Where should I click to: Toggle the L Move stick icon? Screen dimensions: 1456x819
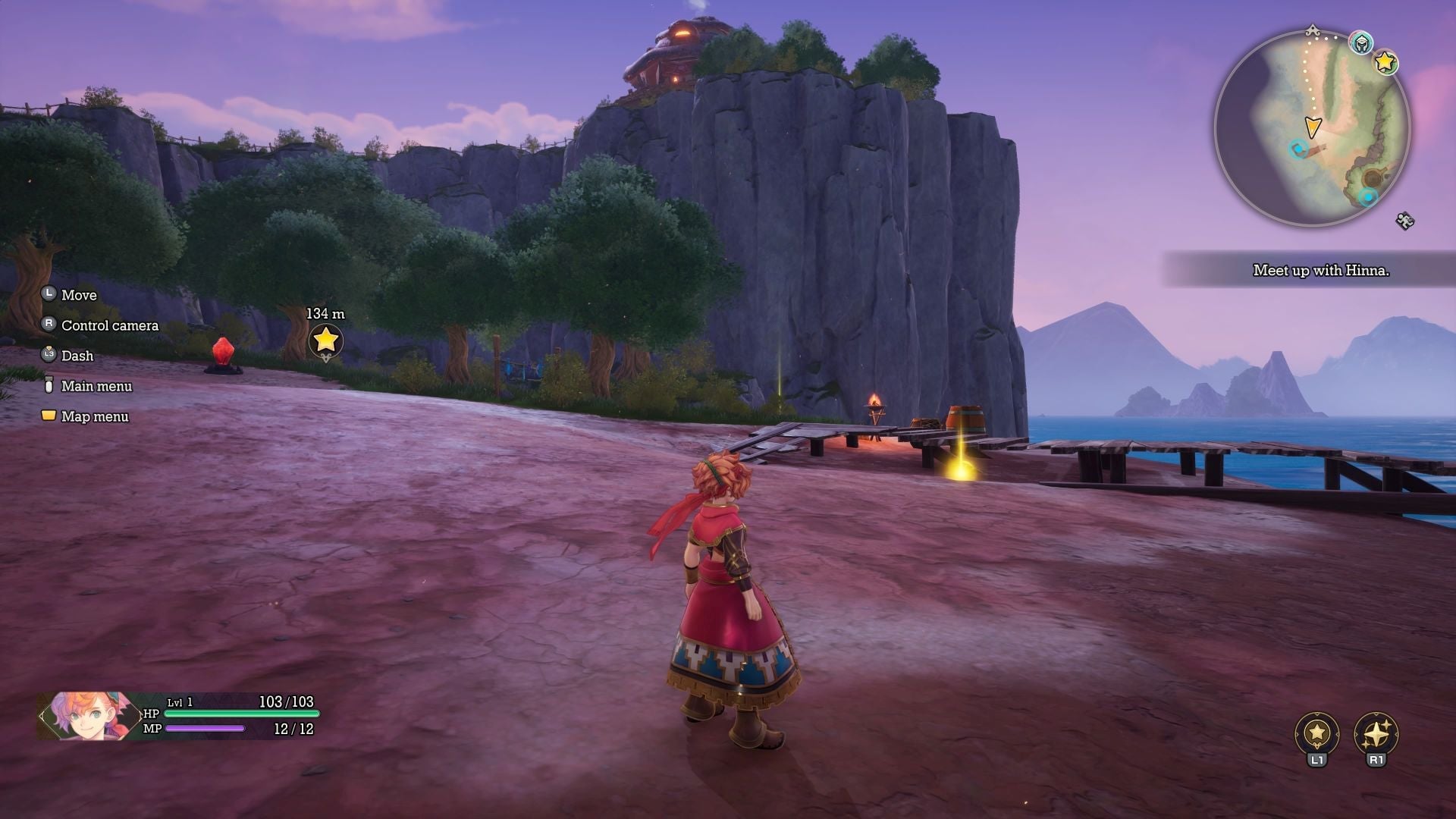click(x=49, y=295)
